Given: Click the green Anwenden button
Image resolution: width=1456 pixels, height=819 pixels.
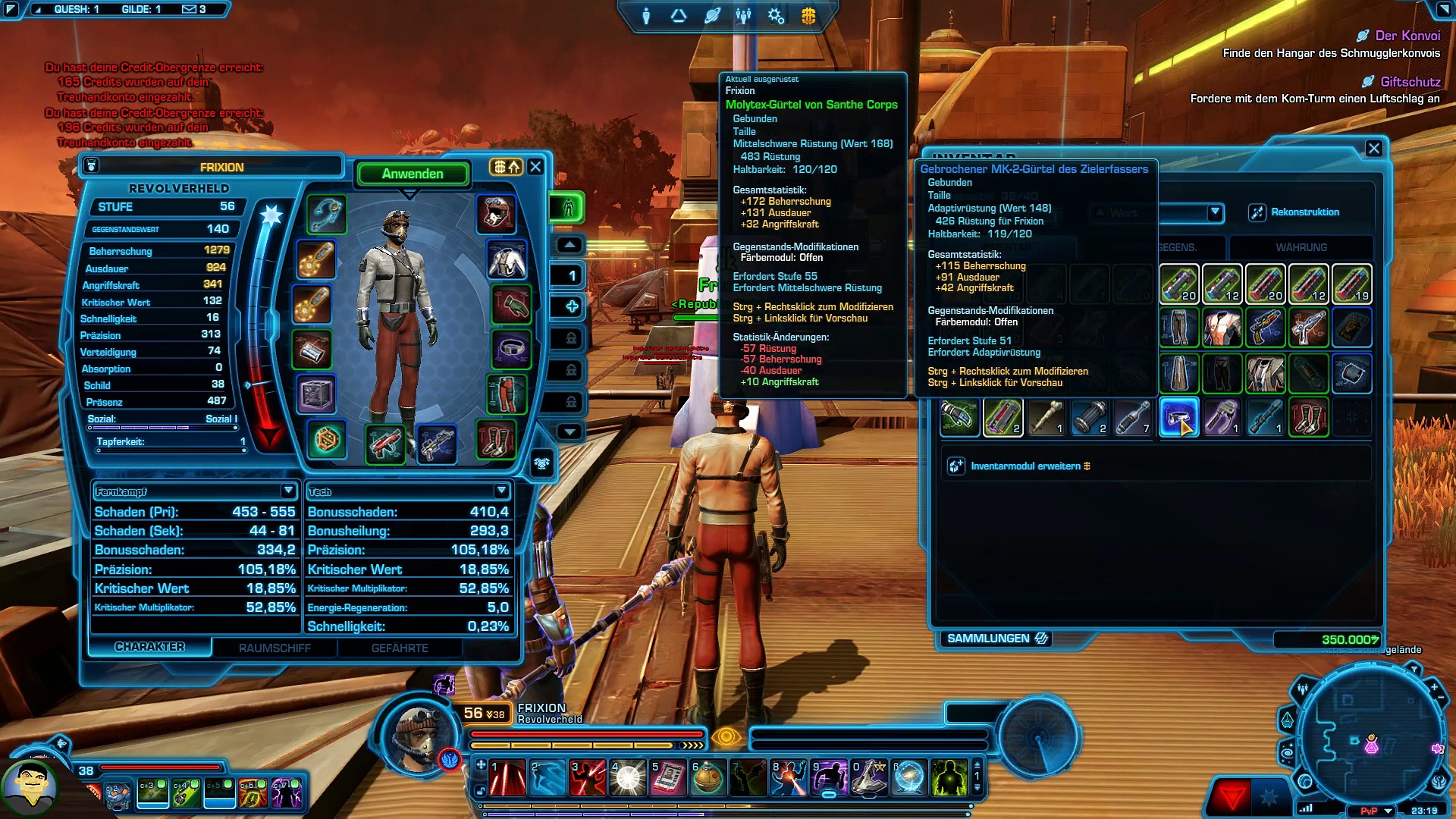Looking at the screenshot, I should [x=413, y=174].
